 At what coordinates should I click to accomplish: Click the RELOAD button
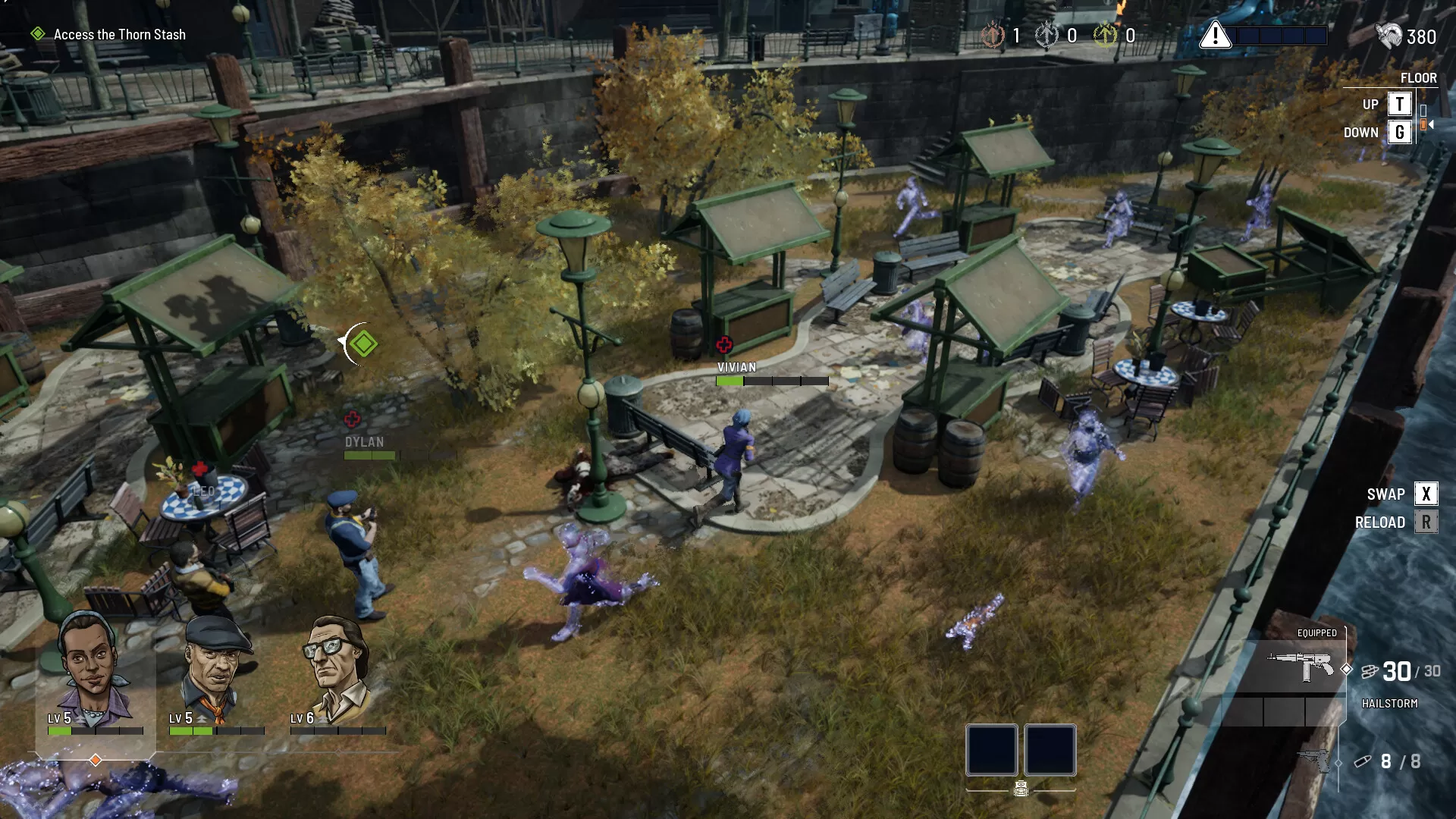click(x=1426, y=522)
